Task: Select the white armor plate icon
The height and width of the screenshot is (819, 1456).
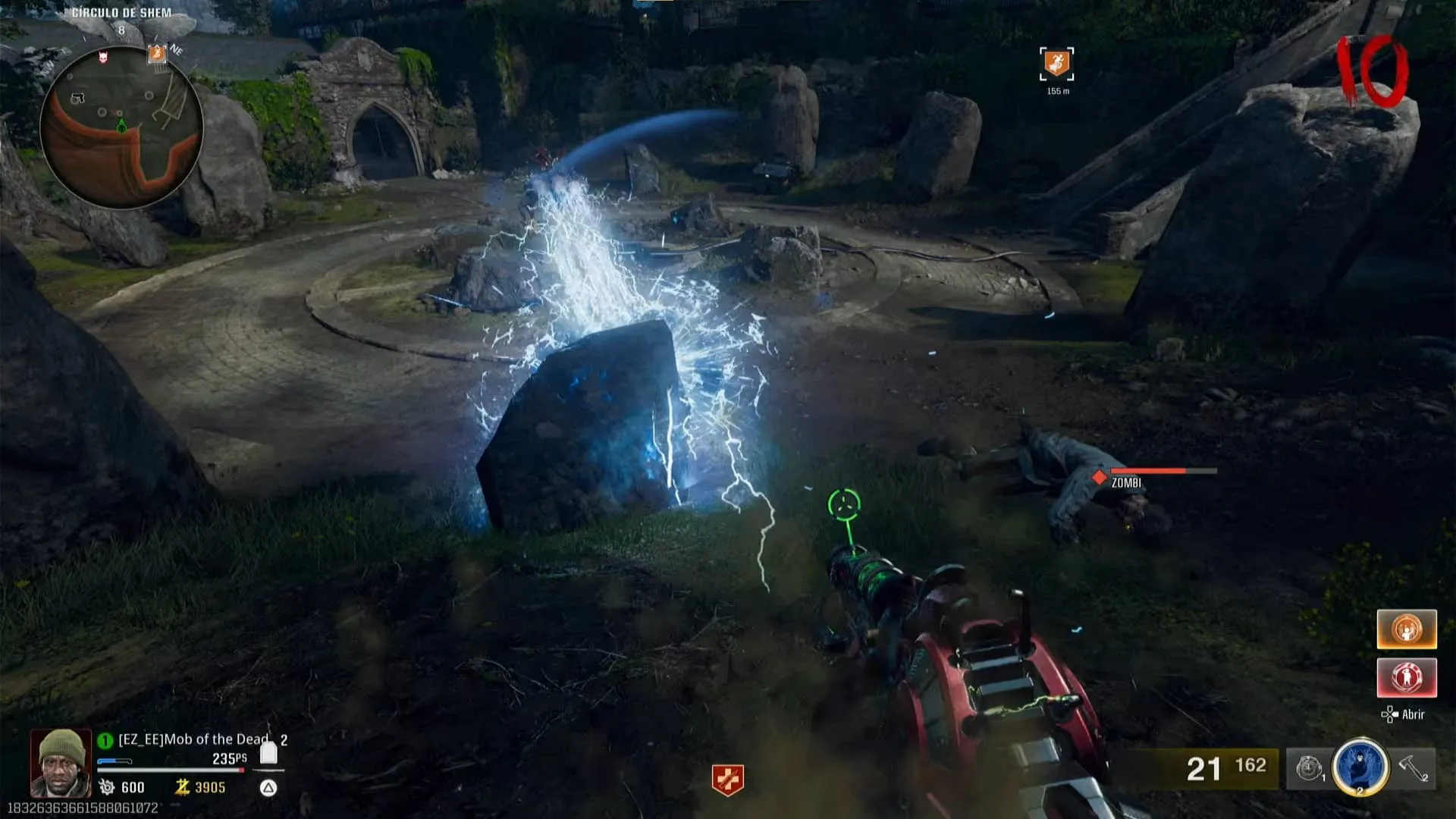Action: pyautogui.click(x=268, y=753)
